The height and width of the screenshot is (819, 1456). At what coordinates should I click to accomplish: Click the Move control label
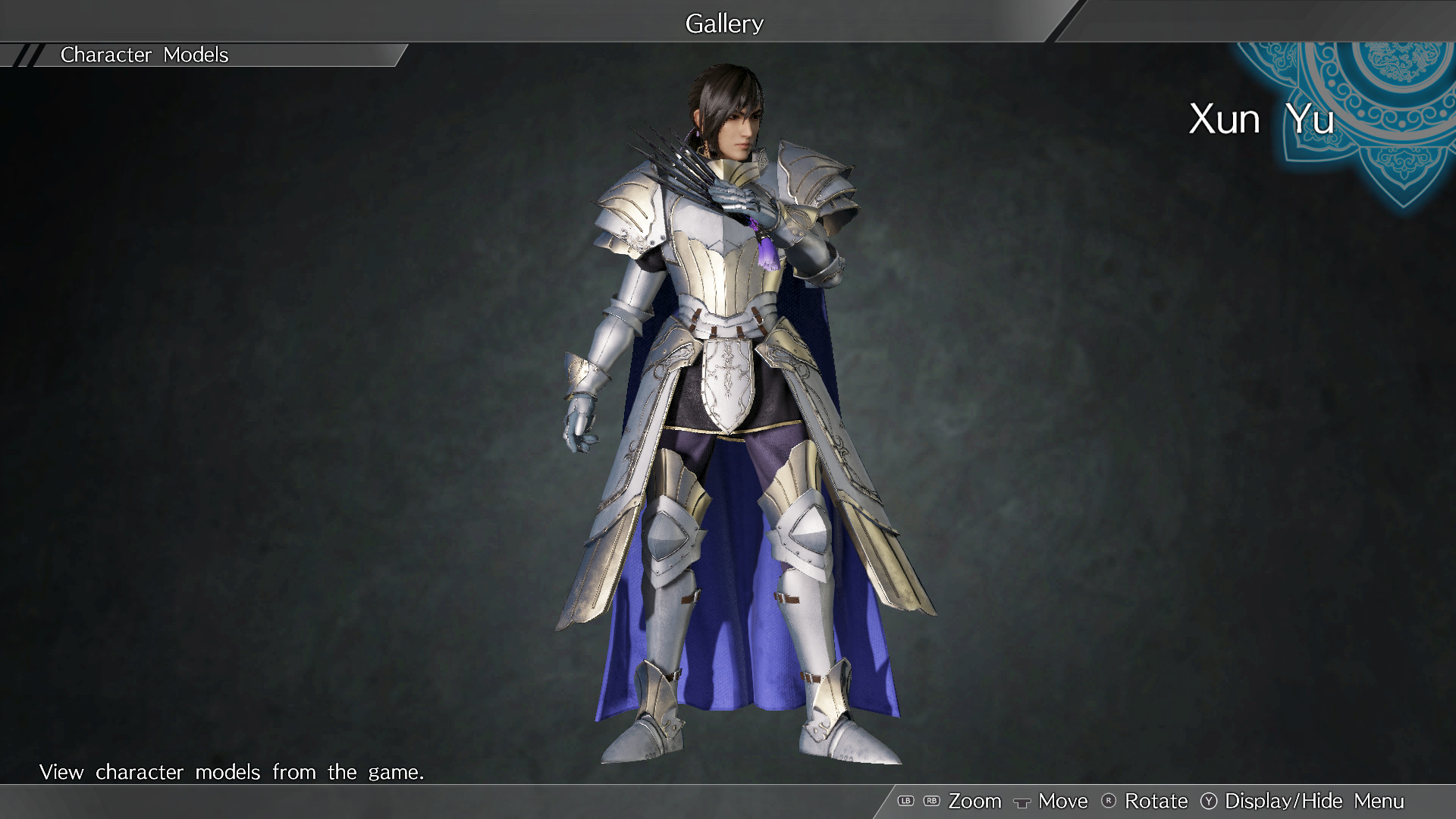click(x=1062, y=801)
